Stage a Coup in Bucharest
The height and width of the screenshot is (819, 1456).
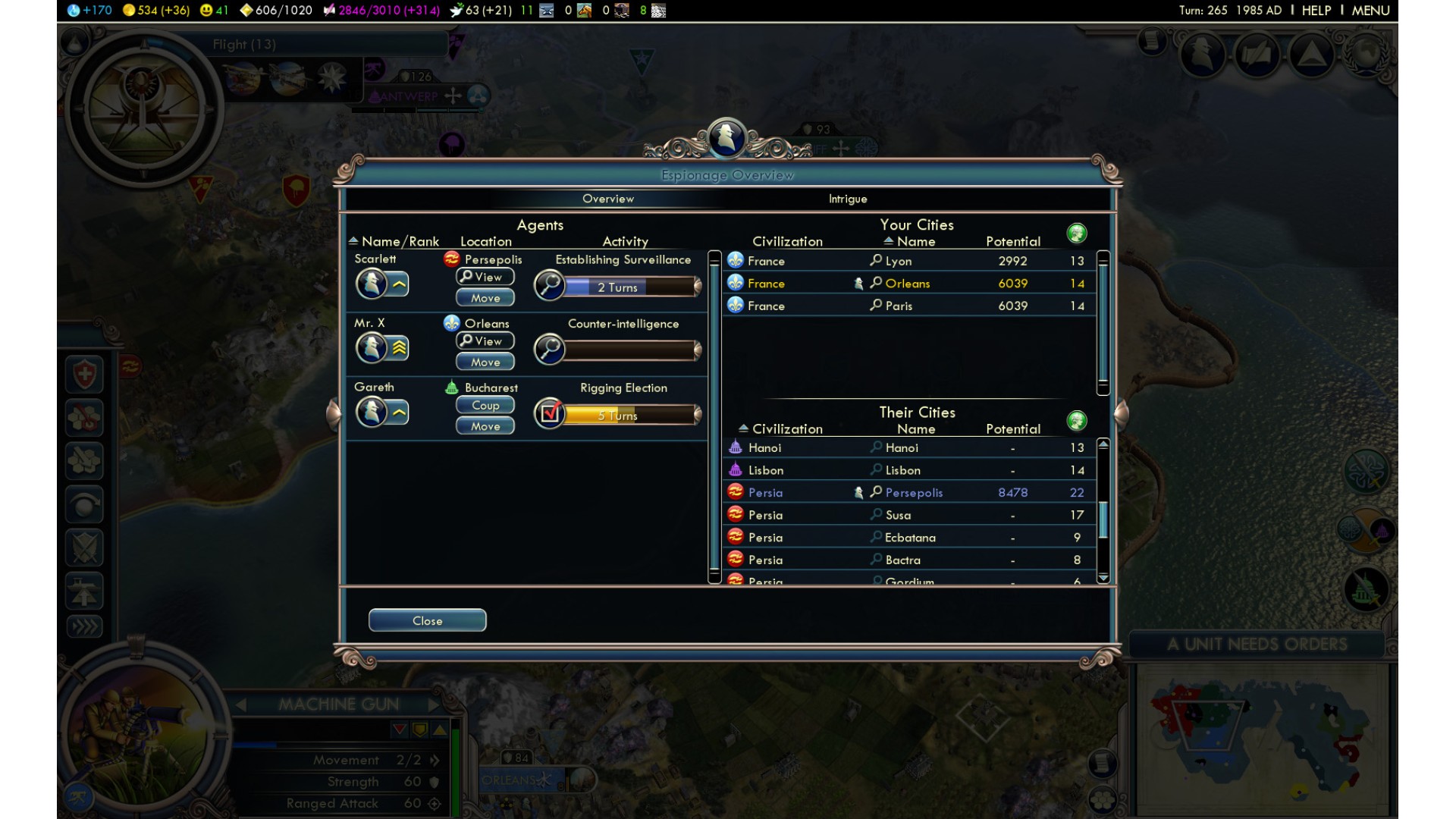point(485,406)
